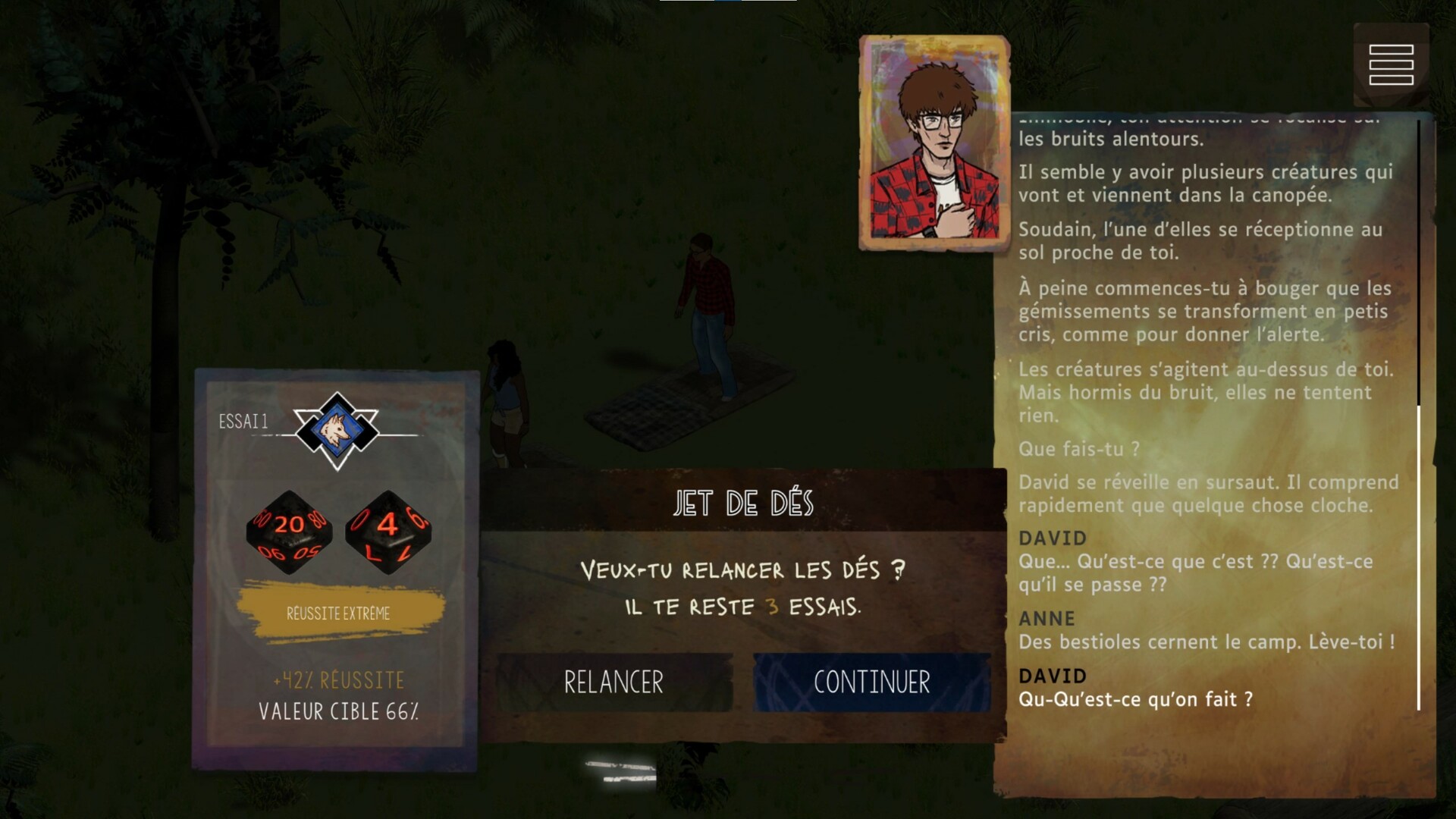This screenshot has height=819, width=1456.
Task: Click 'Que fais-tu ?' in the narrative panel
Action: [x=1078, y=449]
